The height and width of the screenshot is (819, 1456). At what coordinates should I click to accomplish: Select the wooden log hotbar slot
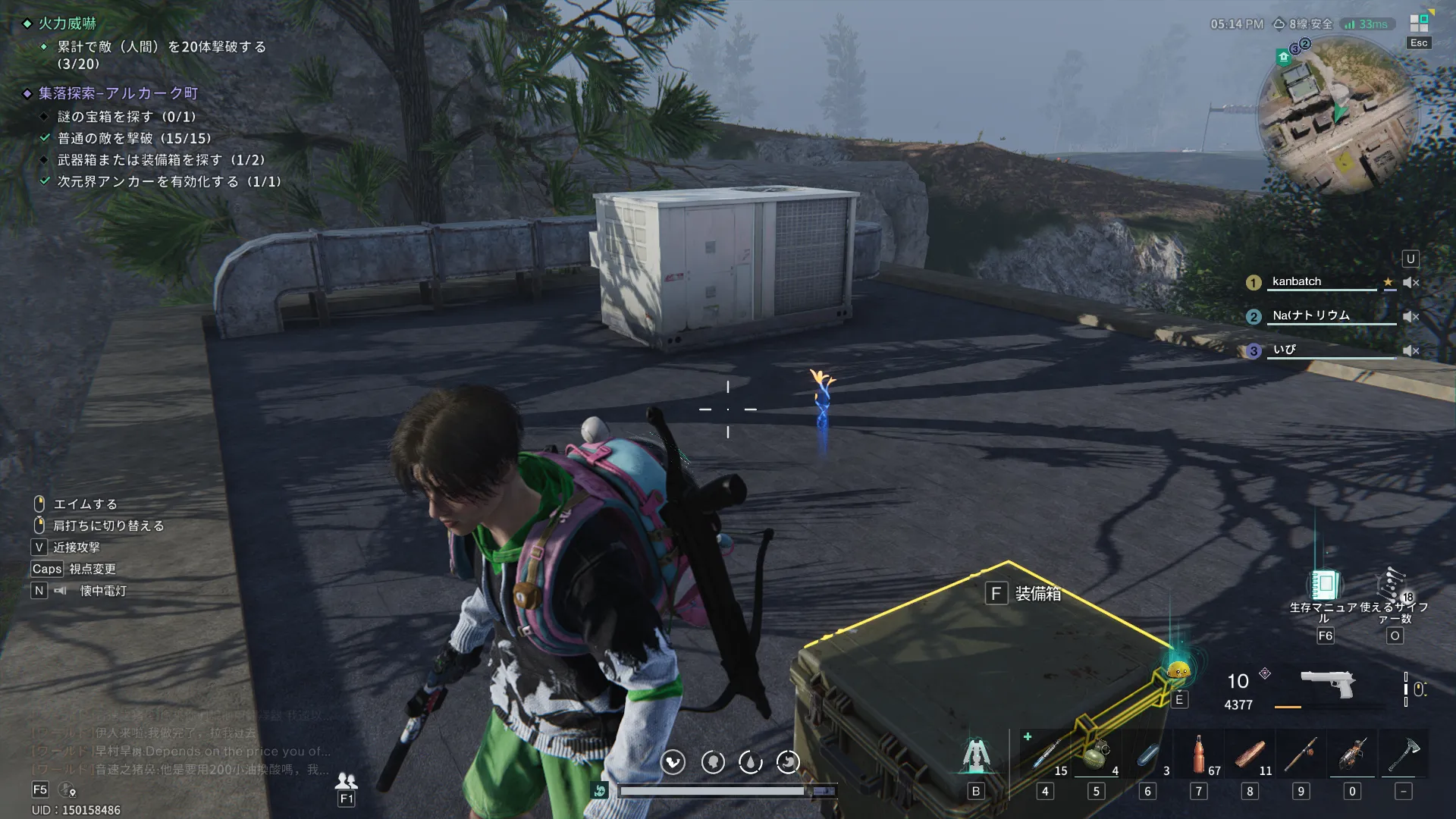coord(1250,755)
